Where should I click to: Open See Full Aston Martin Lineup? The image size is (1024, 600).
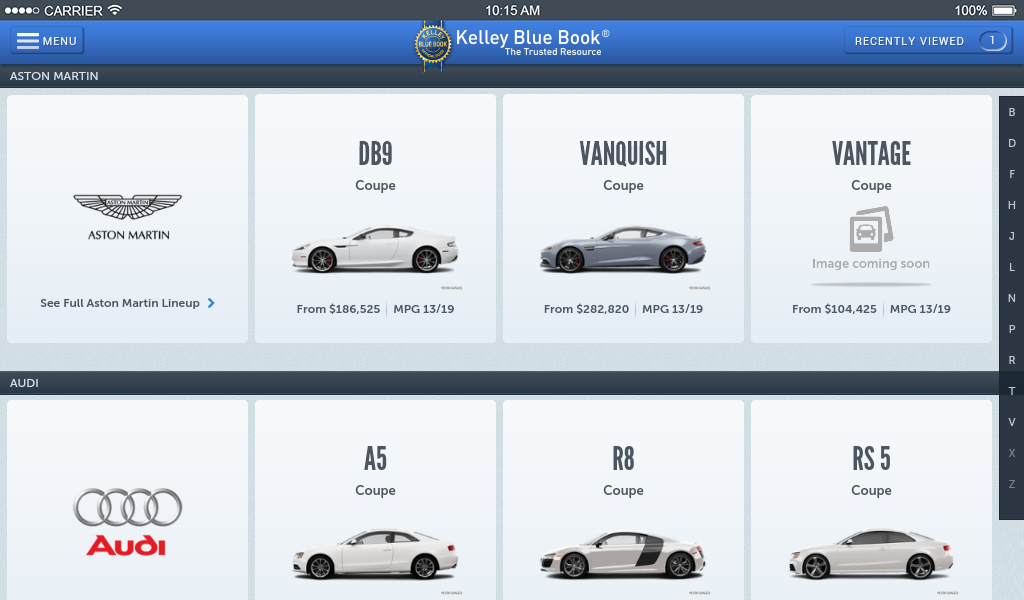[x=127, y=303]
